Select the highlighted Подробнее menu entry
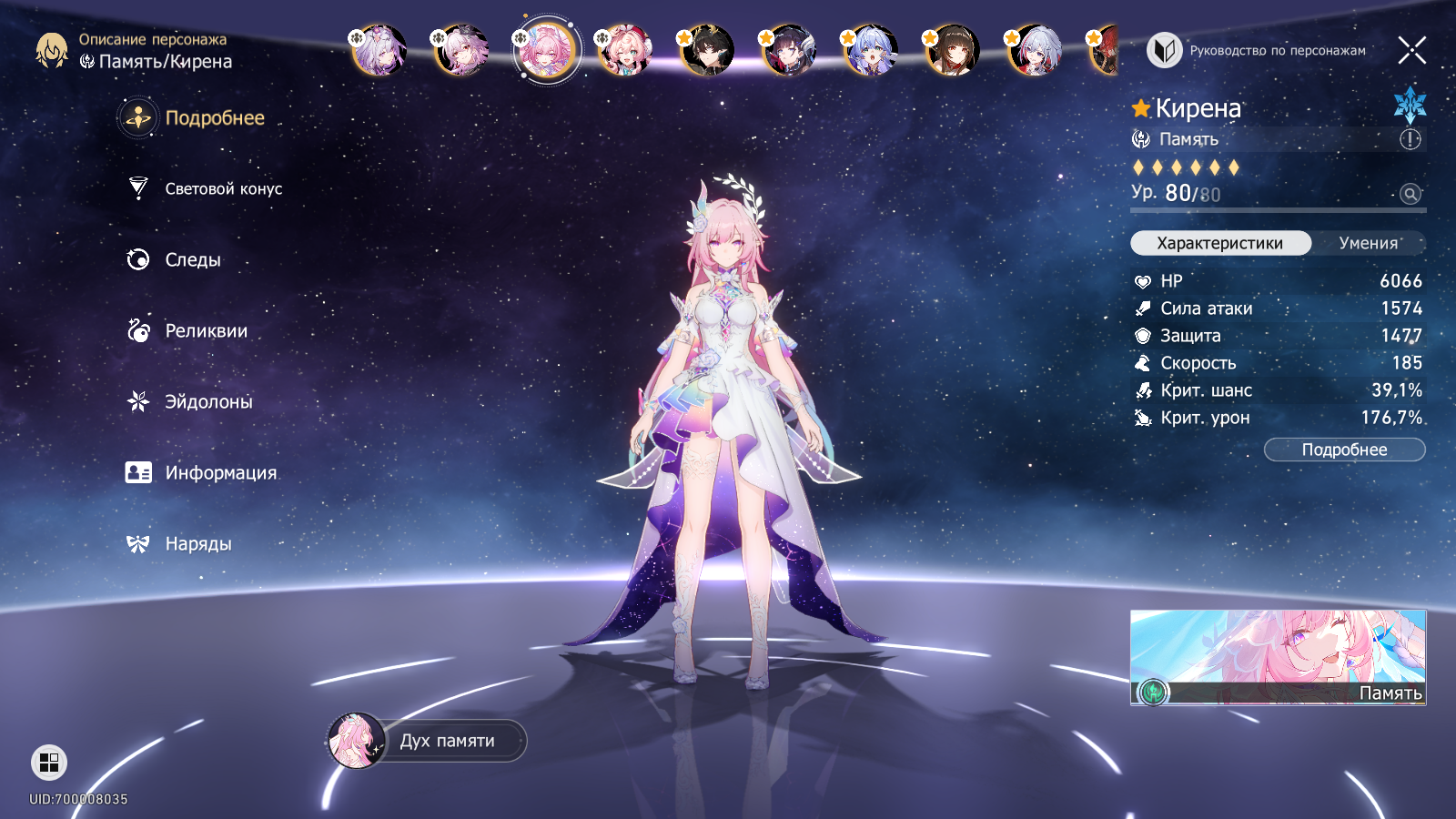 [x=214, y=117]
